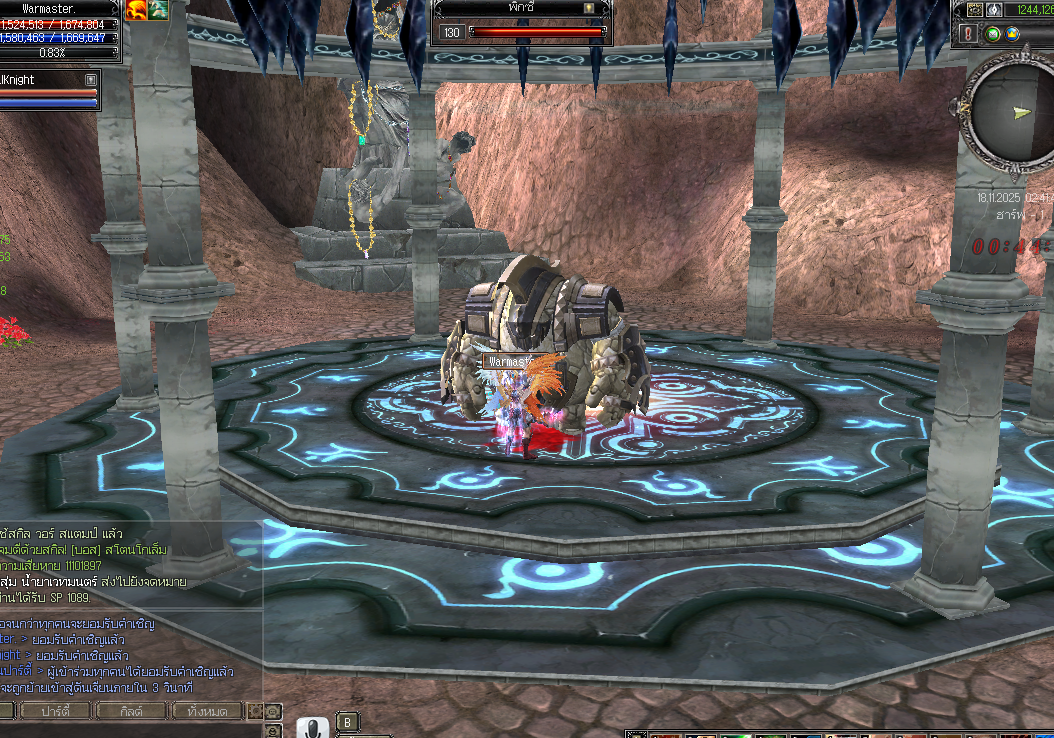The image size is (1054, 738).
Task: Click the party member Knight frame button
Action: (x=91, y=79)
